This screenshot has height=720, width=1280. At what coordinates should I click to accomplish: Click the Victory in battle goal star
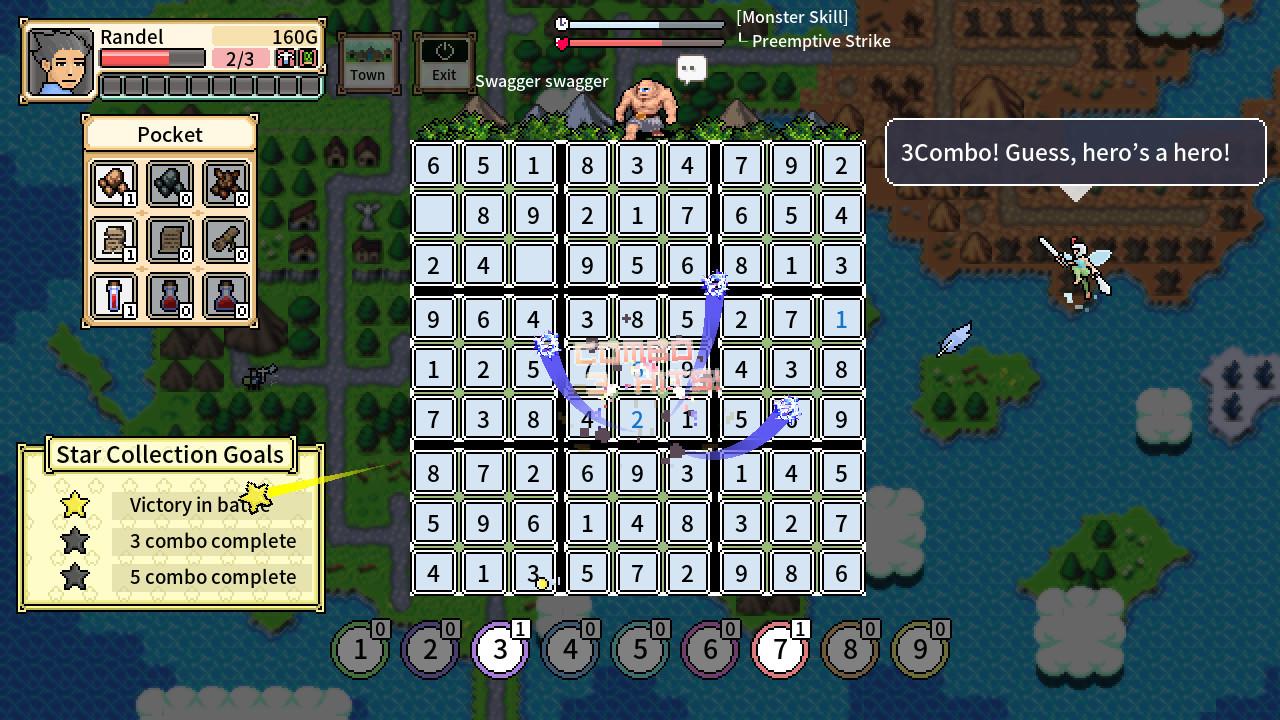click(x=75, y=505)
